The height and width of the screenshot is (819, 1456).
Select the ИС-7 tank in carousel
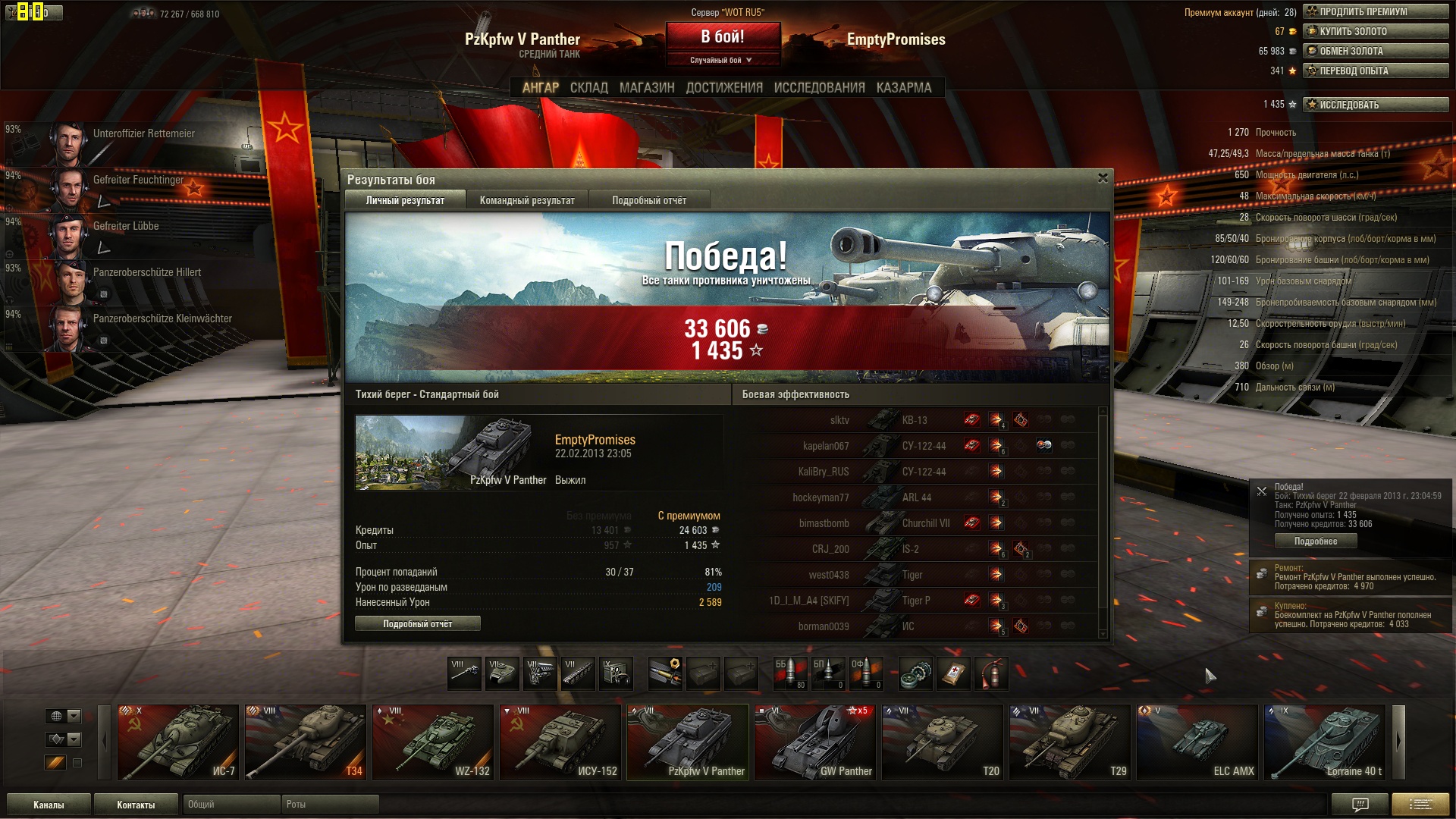click(178, 742)
